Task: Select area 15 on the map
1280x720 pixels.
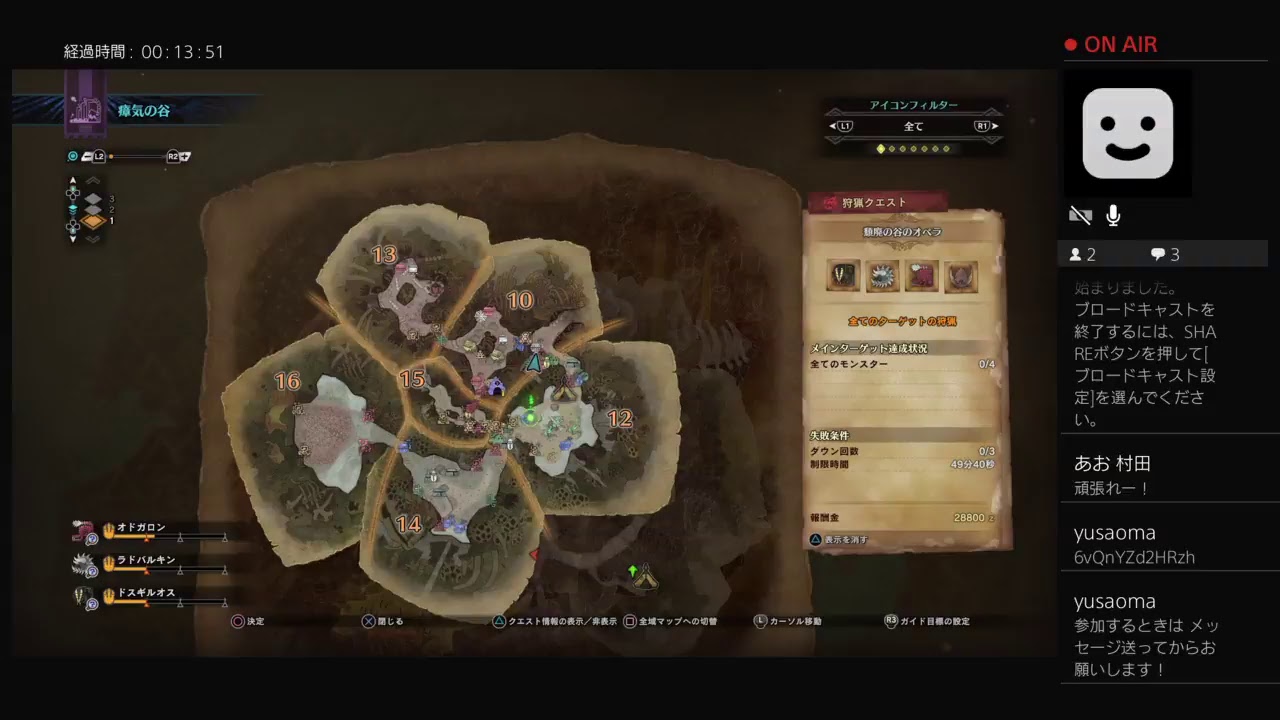Action: point(412,379)
